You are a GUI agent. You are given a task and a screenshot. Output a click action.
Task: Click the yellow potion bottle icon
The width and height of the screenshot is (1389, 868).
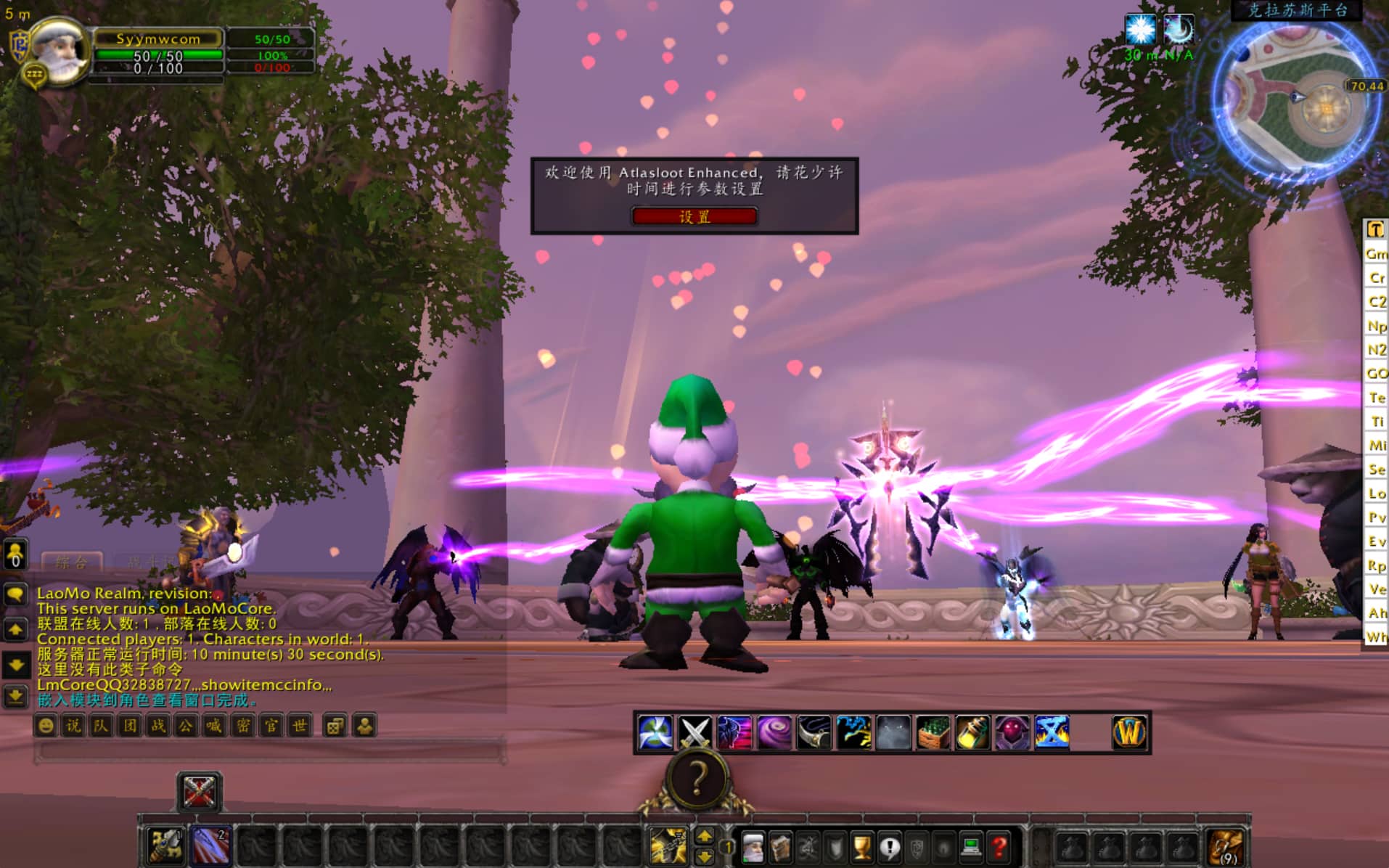(972, 732)
